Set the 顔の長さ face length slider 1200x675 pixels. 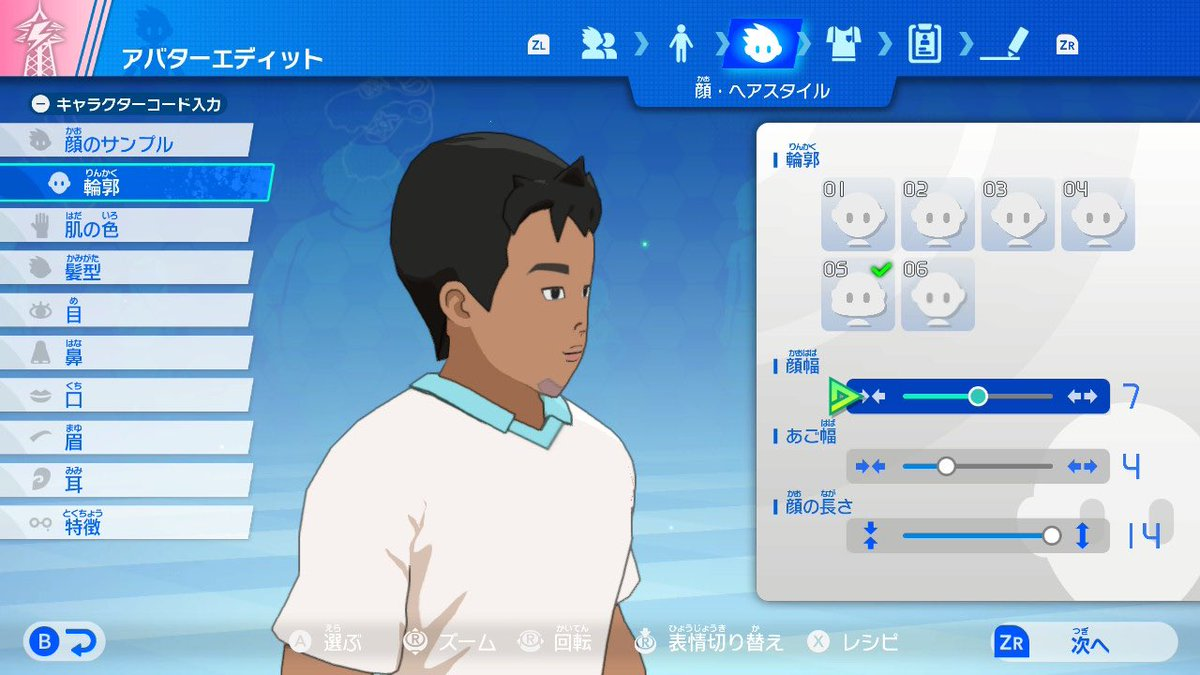tap(1051, 536)
